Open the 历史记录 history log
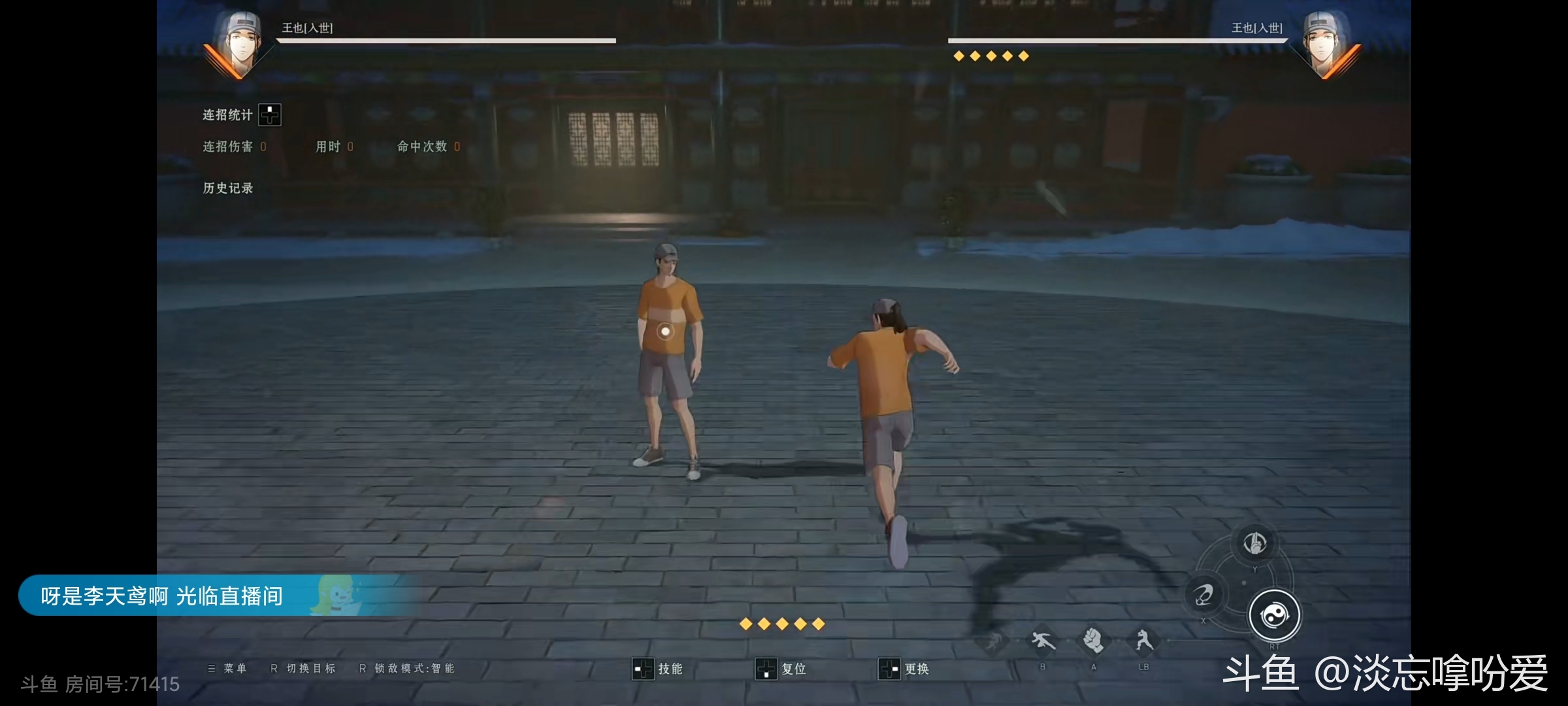This screenshot has height=706, width=1568. [x=227, y=188]
